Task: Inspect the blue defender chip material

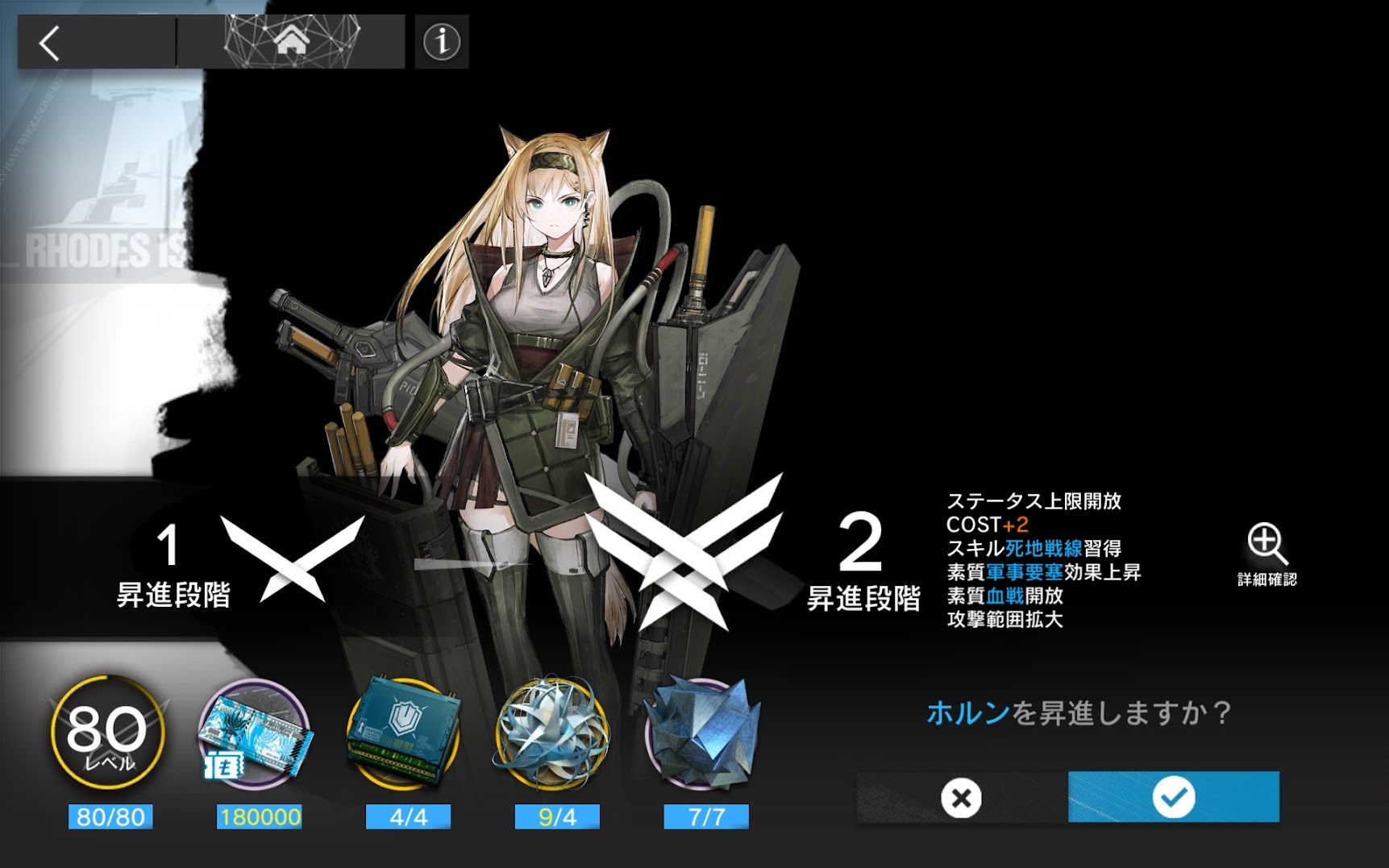Action: 405,735
